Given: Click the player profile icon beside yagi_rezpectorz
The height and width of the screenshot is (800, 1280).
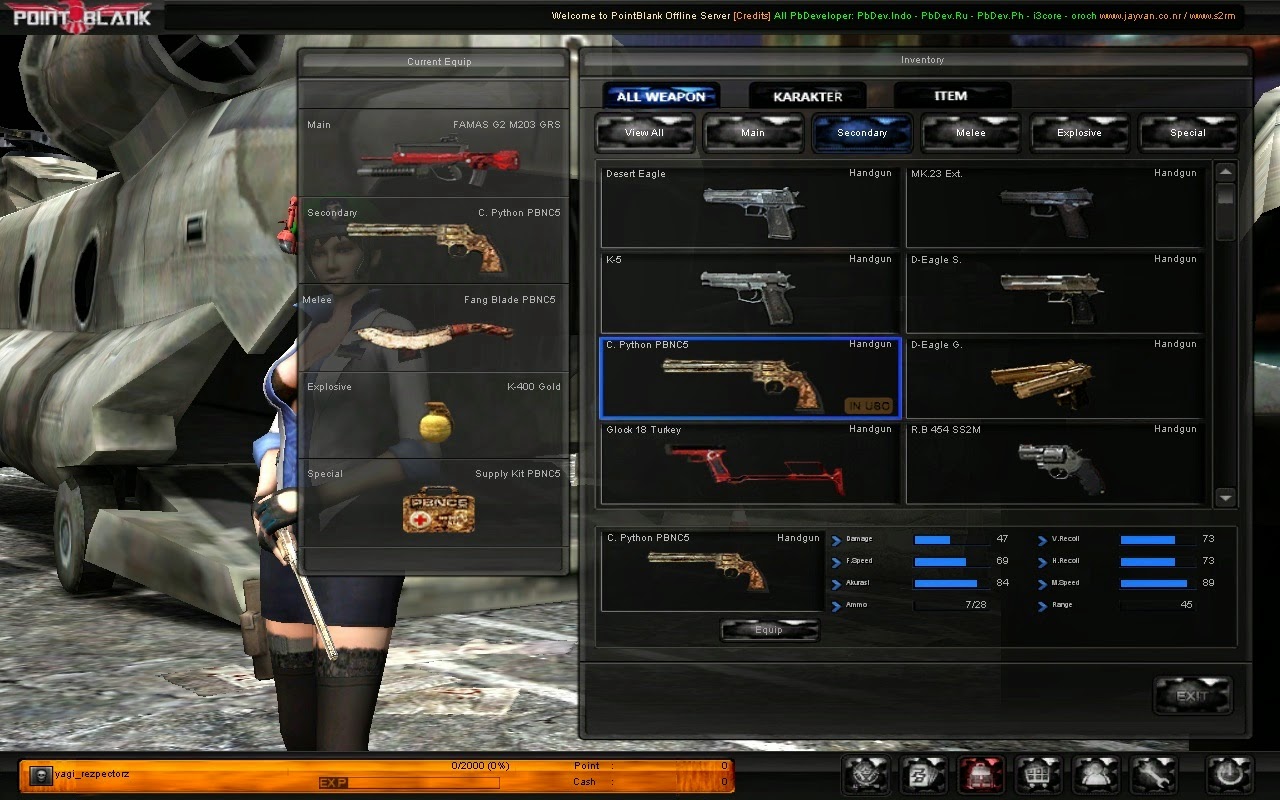Looking at the screenshot, I should click(40, 773).
